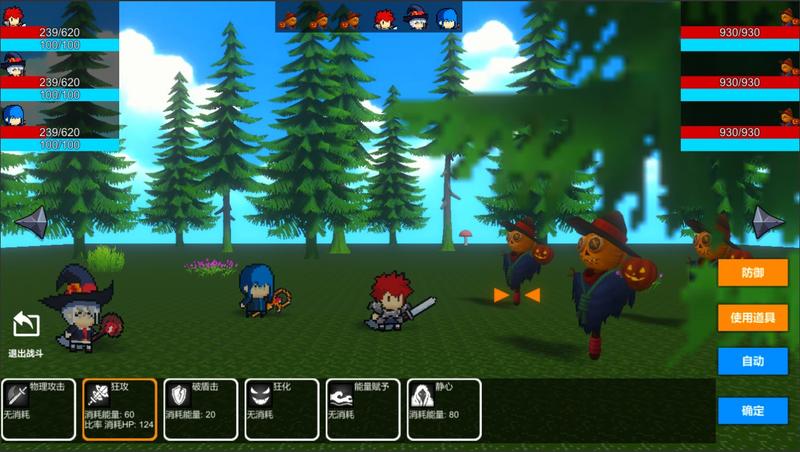
Task: Pick the 能量赋予 energy grant skill
Action: click(362, 409)
